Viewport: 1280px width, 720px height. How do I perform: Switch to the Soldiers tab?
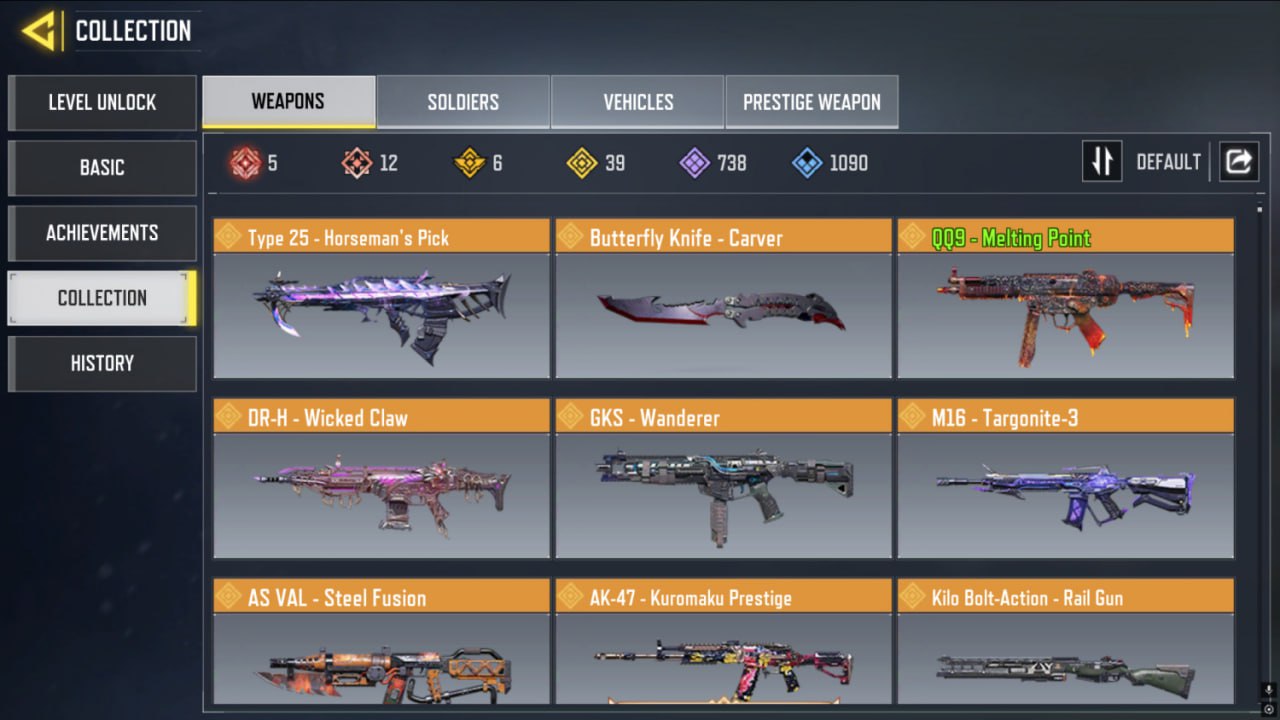[463, 102]
